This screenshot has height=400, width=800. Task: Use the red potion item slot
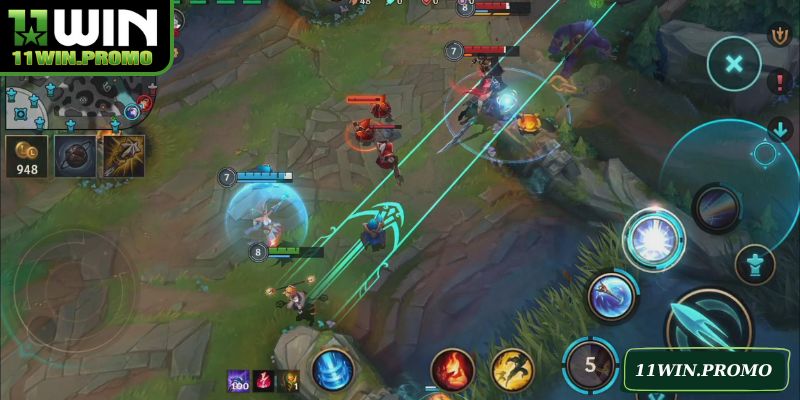pos(263,381)
